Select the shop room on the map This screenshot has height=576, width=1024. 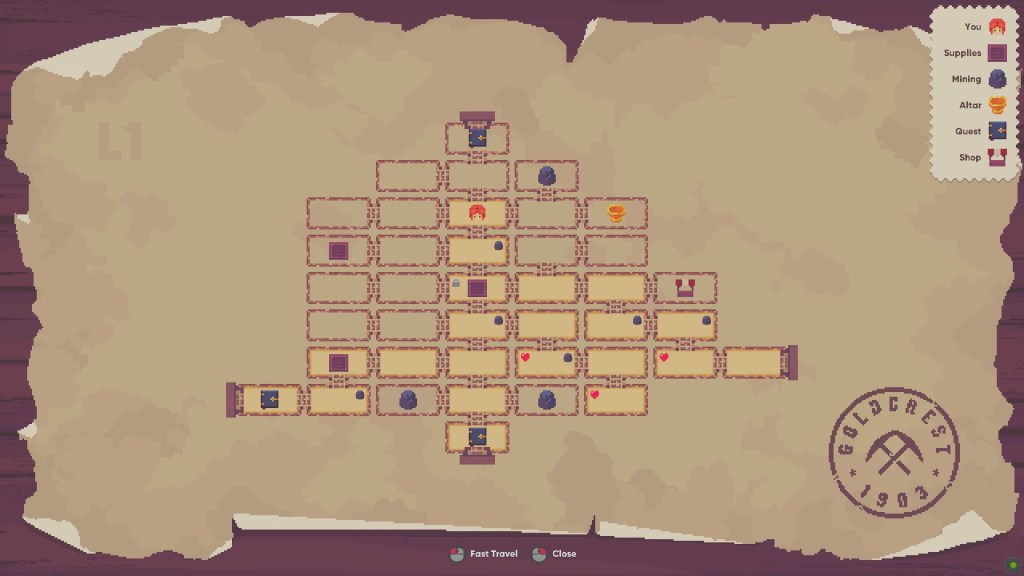pyautogui.click(x=686, y=288)
